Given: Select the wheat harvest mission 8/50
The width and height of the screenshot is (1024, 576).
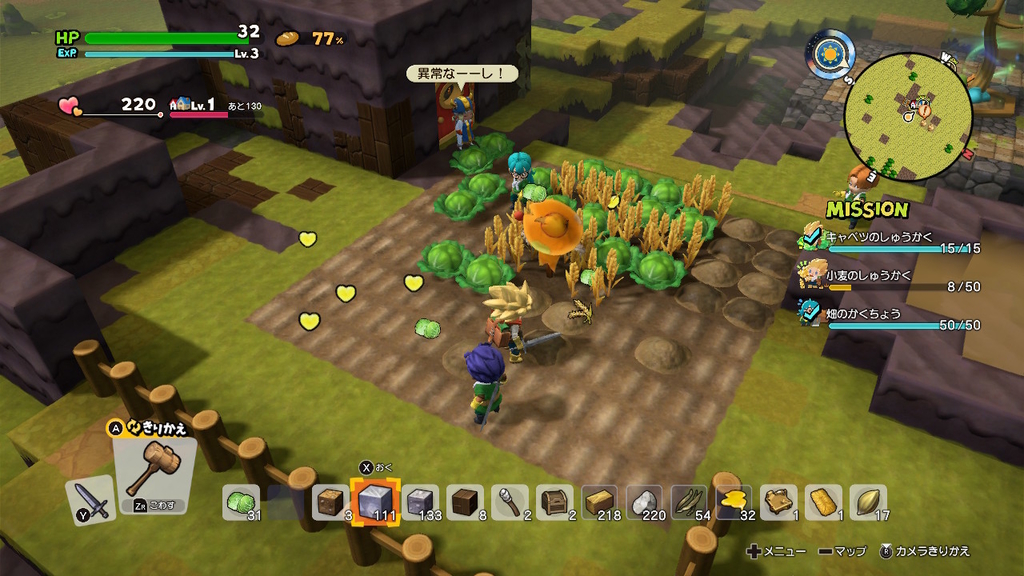Looking at the screenshot, I should pyautogui.click(x=890, y=279).
